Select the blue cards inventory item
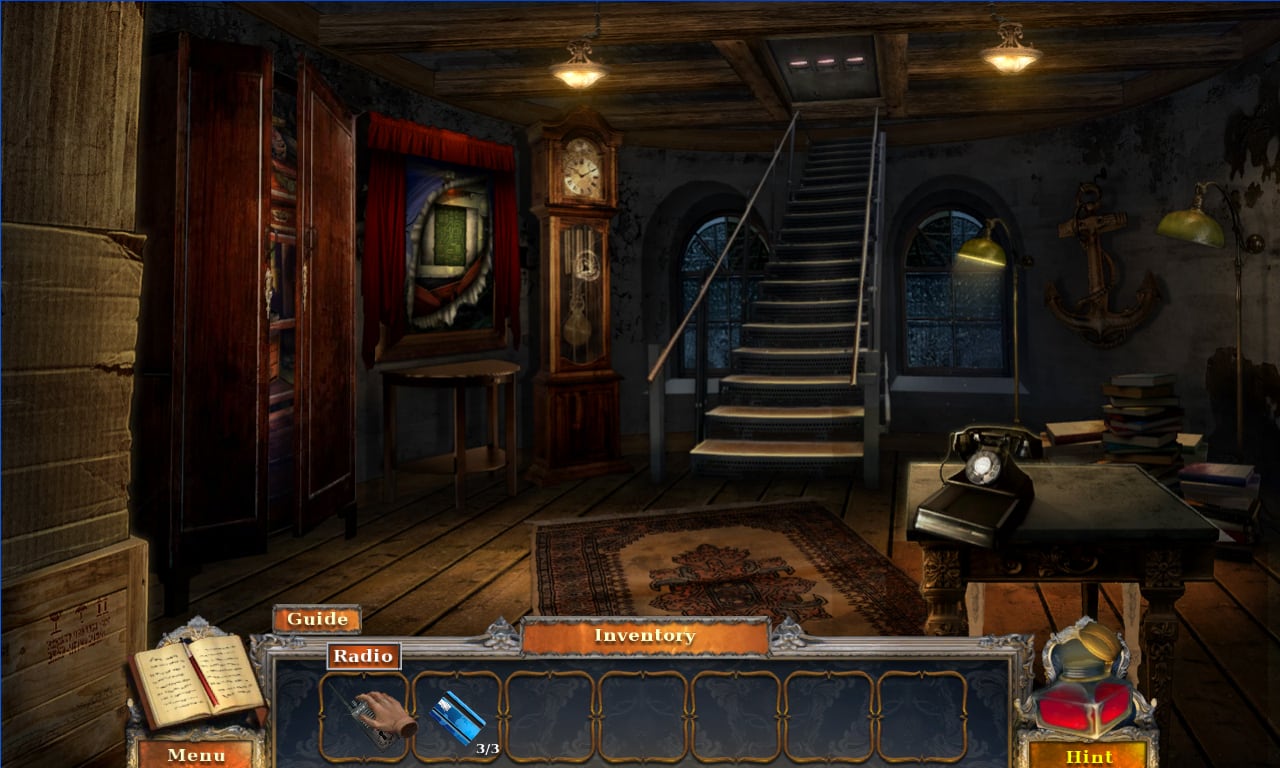 pyautogui.click(x=457, y=716)
